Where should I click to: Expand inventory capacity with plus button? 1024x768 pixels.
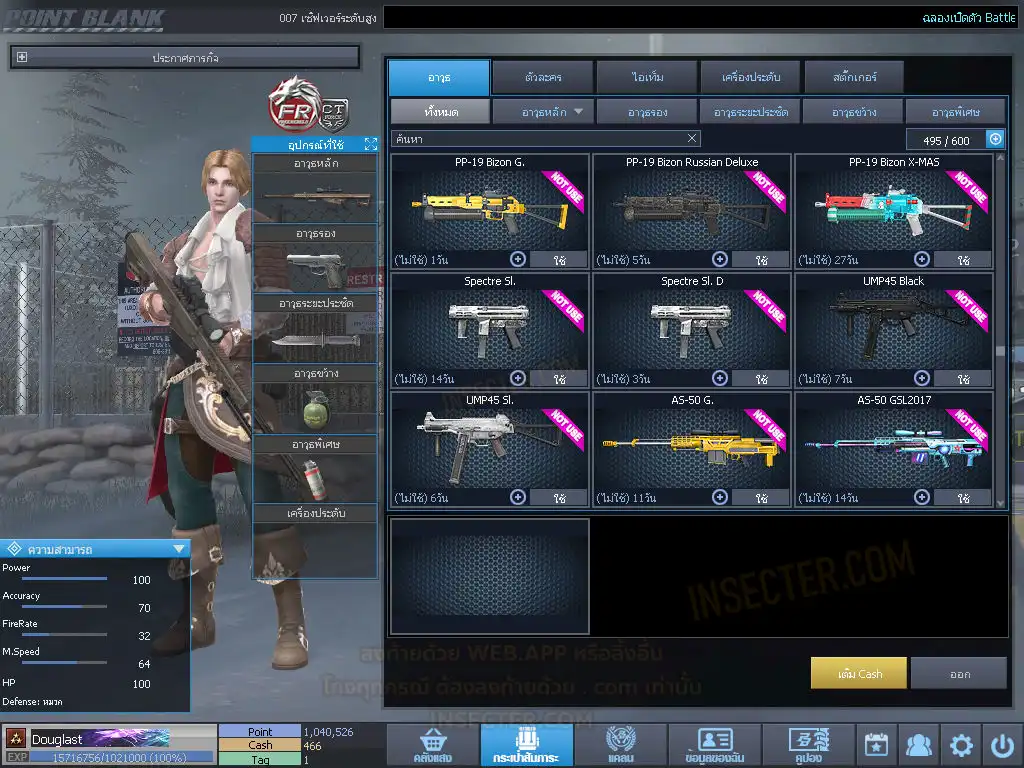pos(995,140)
